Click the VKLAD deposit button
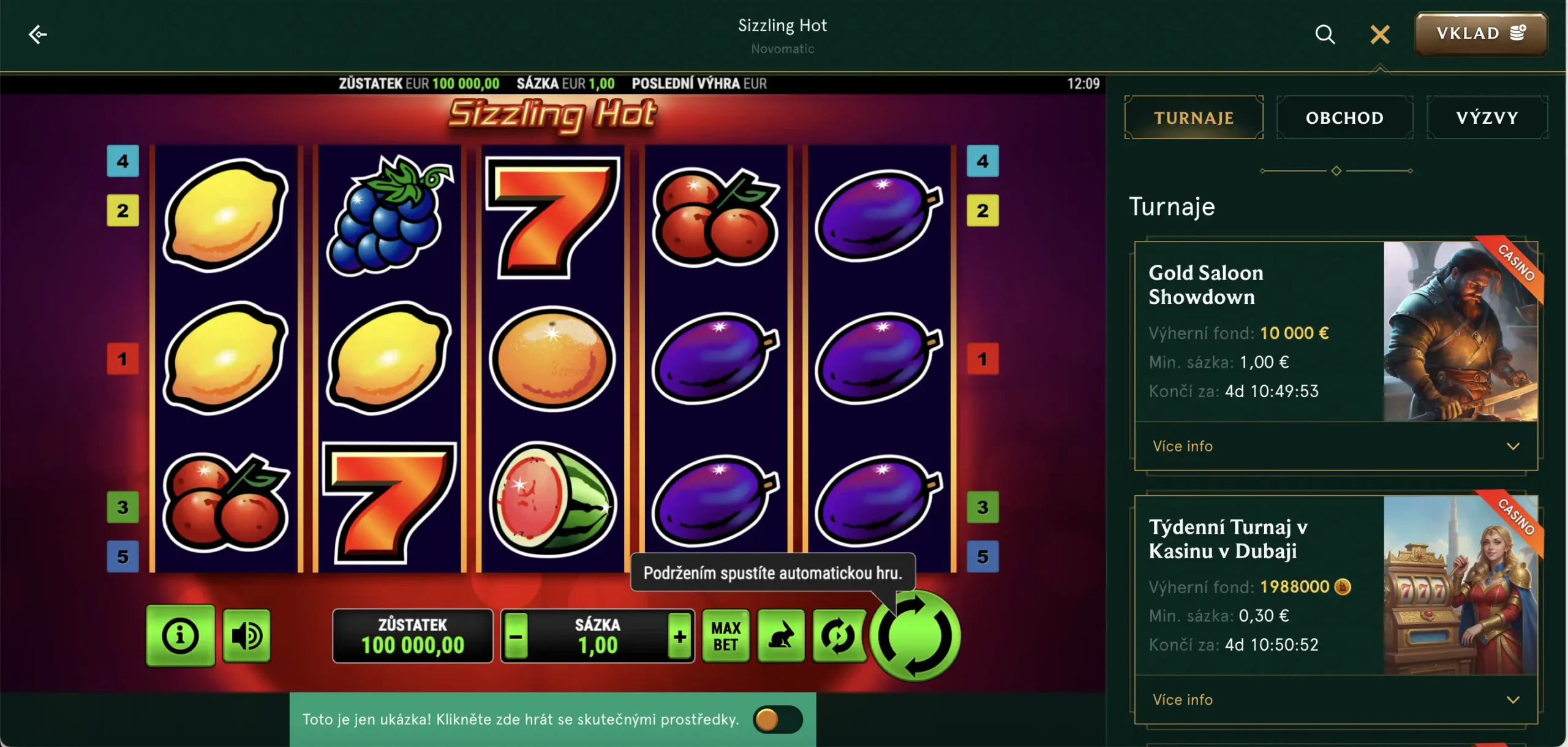Image resolution: width=1568 pixels, height=747 pixels. pos(1480,34)
